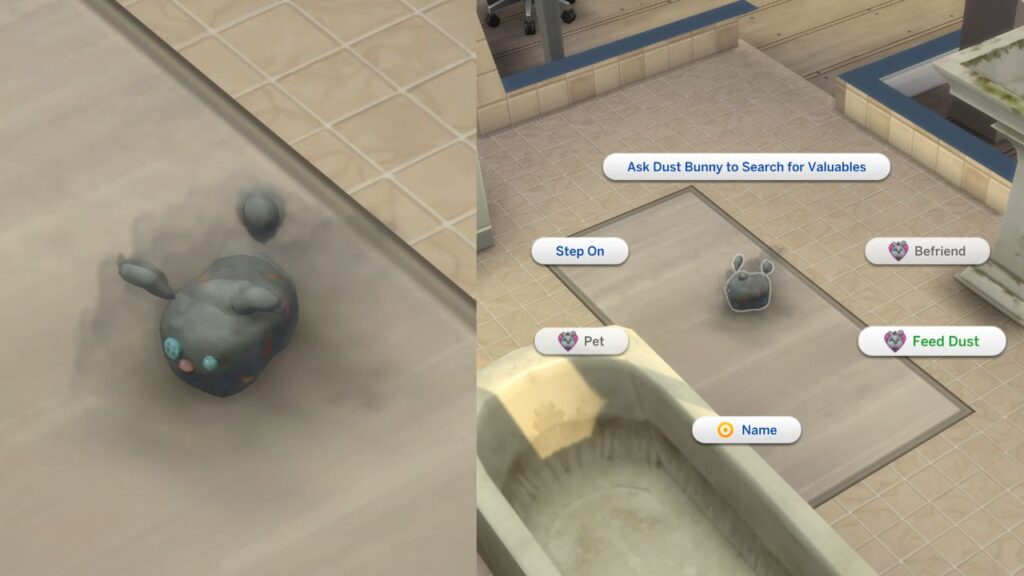Select the Step On interaction
This screenshot has width=1024, height=576.
click(x=580, y=251)
